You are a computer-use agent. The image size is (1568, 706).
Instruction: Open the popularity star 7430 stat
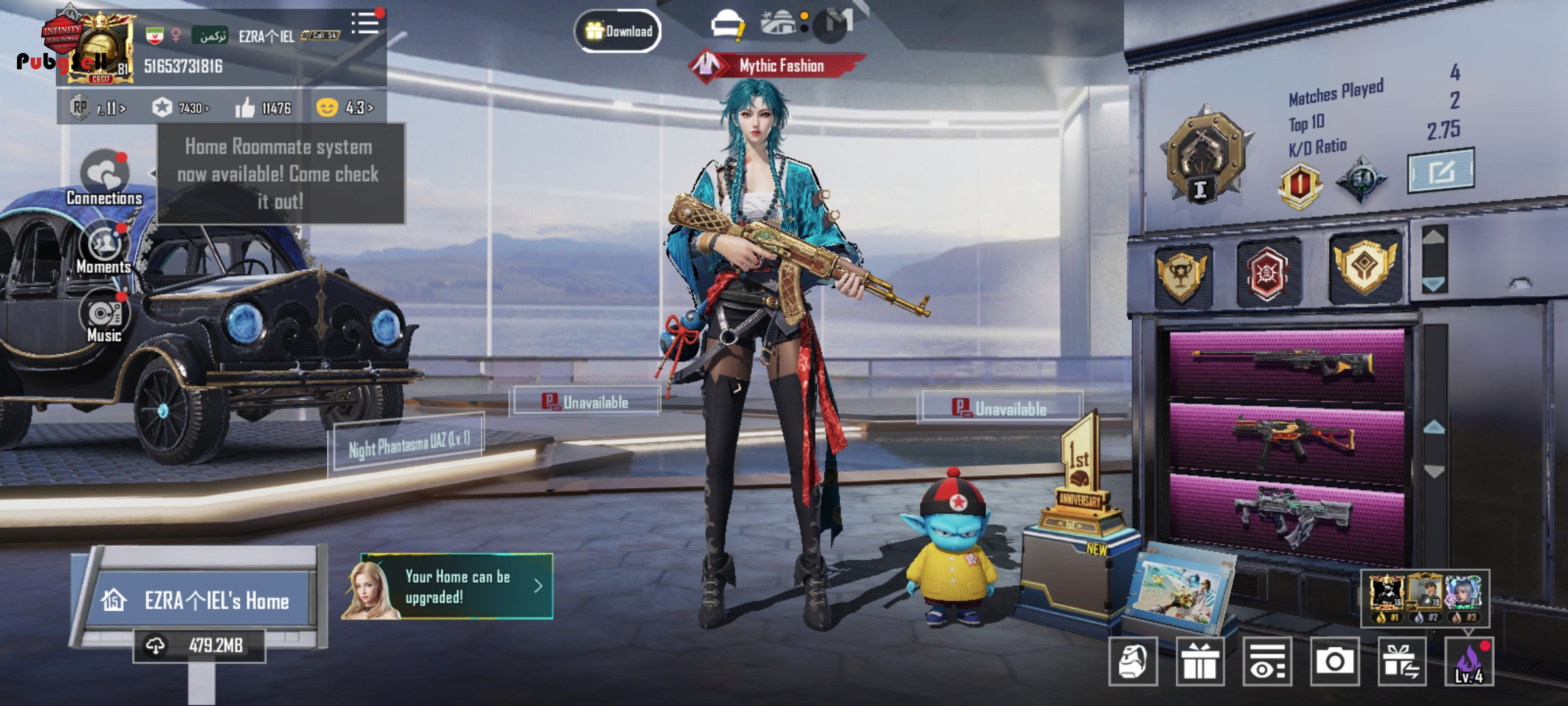[x=181, y=108]
